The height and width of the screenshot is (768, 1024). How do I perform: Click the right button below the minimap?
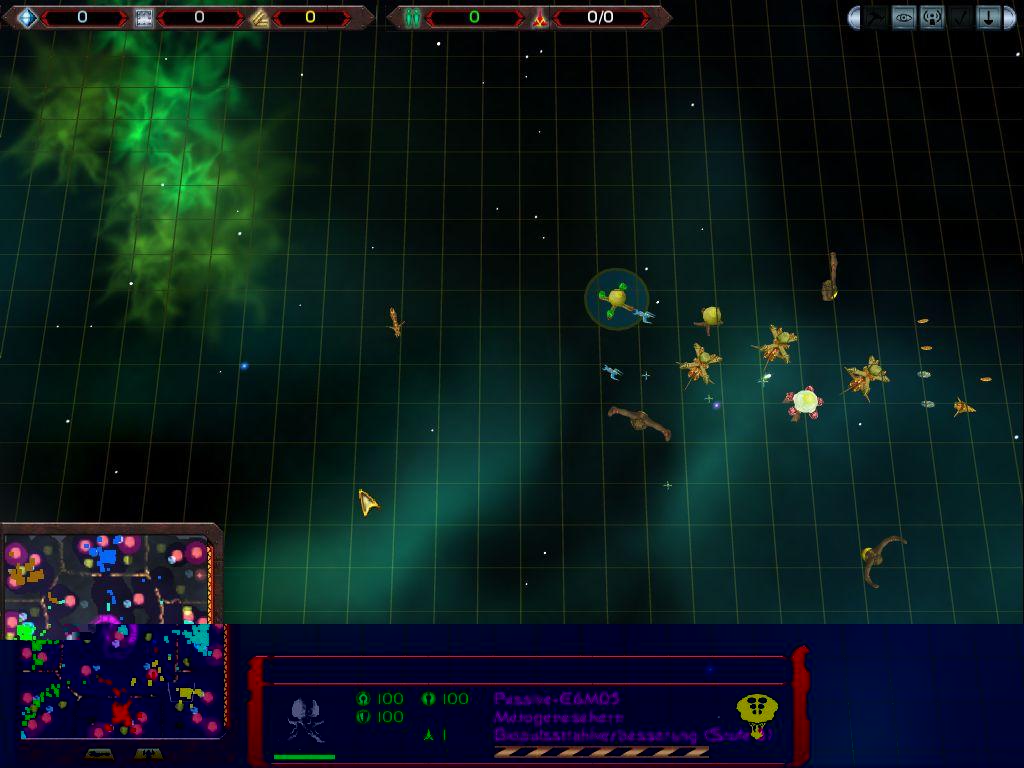[x=148, y=753]
